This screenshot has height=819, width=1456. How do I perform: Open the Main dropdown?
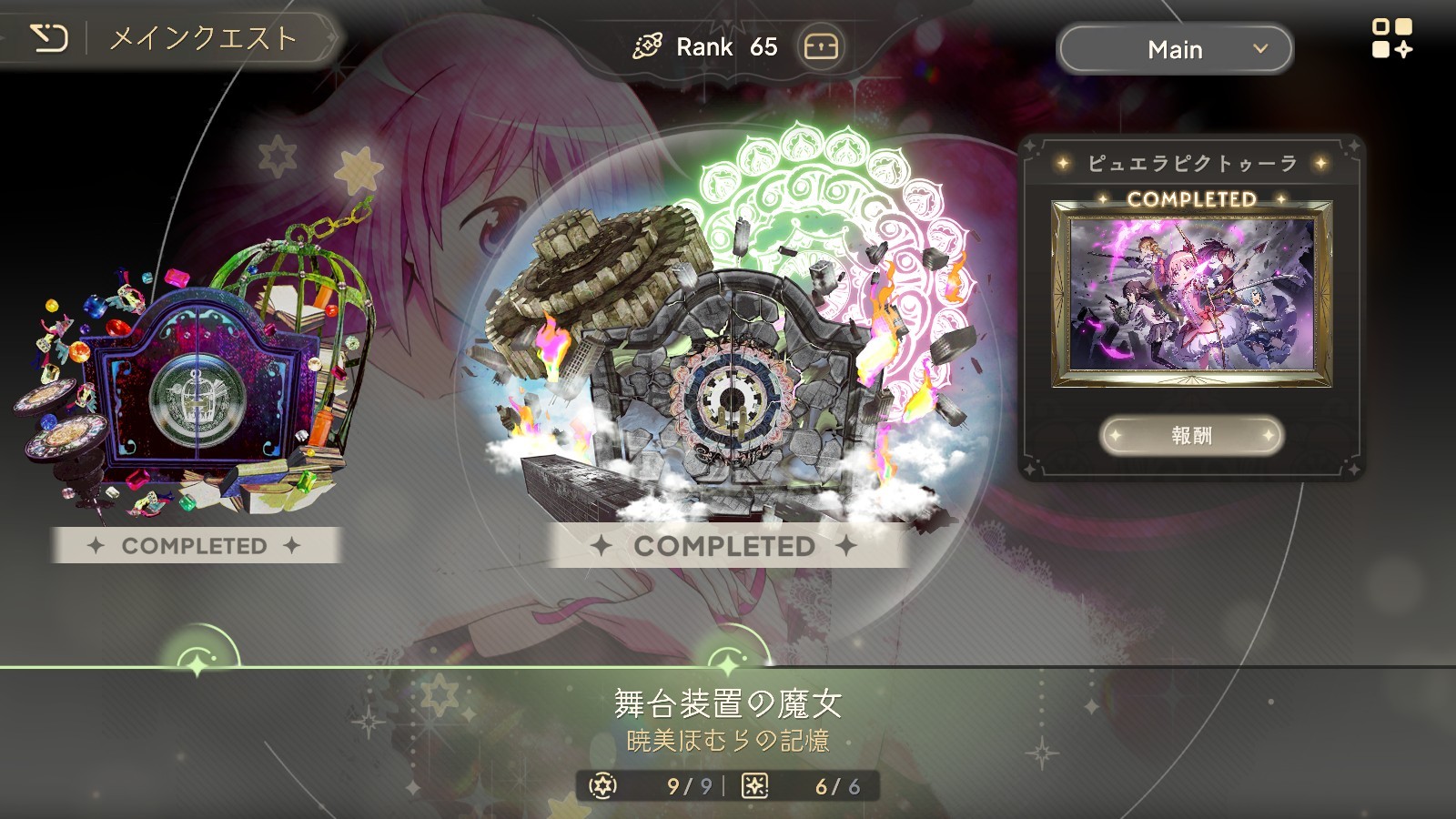pyautogui.click(x=1174, y=50)
